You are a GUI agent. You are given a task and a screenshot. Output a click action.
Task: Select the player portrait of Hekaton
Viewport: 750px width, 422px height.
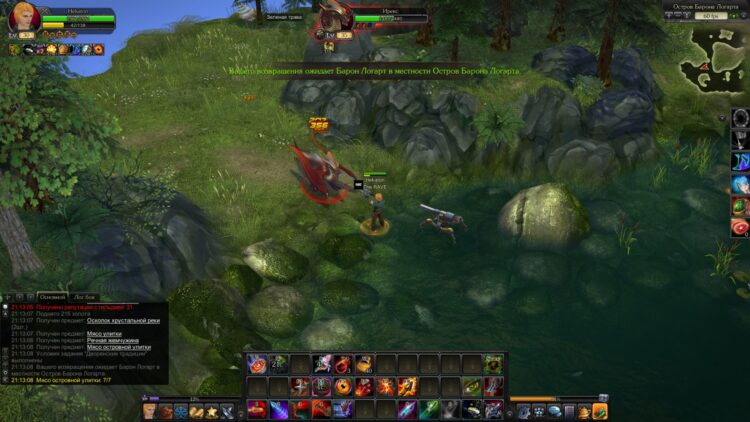(x=24, y=18)
